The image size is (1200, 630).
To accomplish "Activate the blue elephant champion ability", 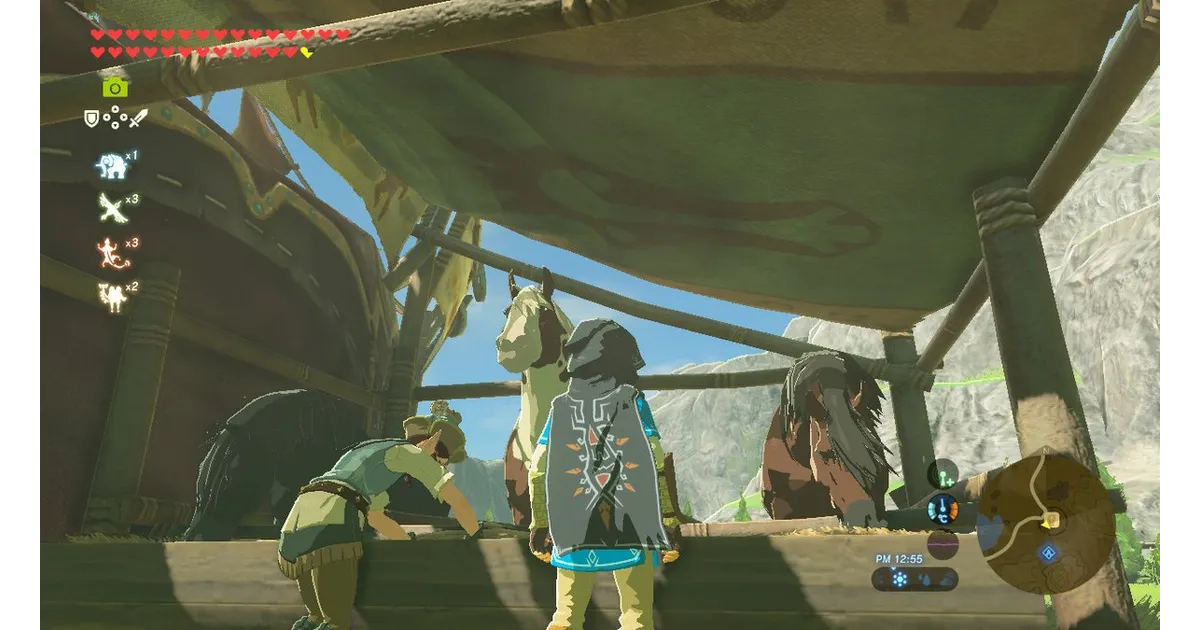I will tap(112, 165).
